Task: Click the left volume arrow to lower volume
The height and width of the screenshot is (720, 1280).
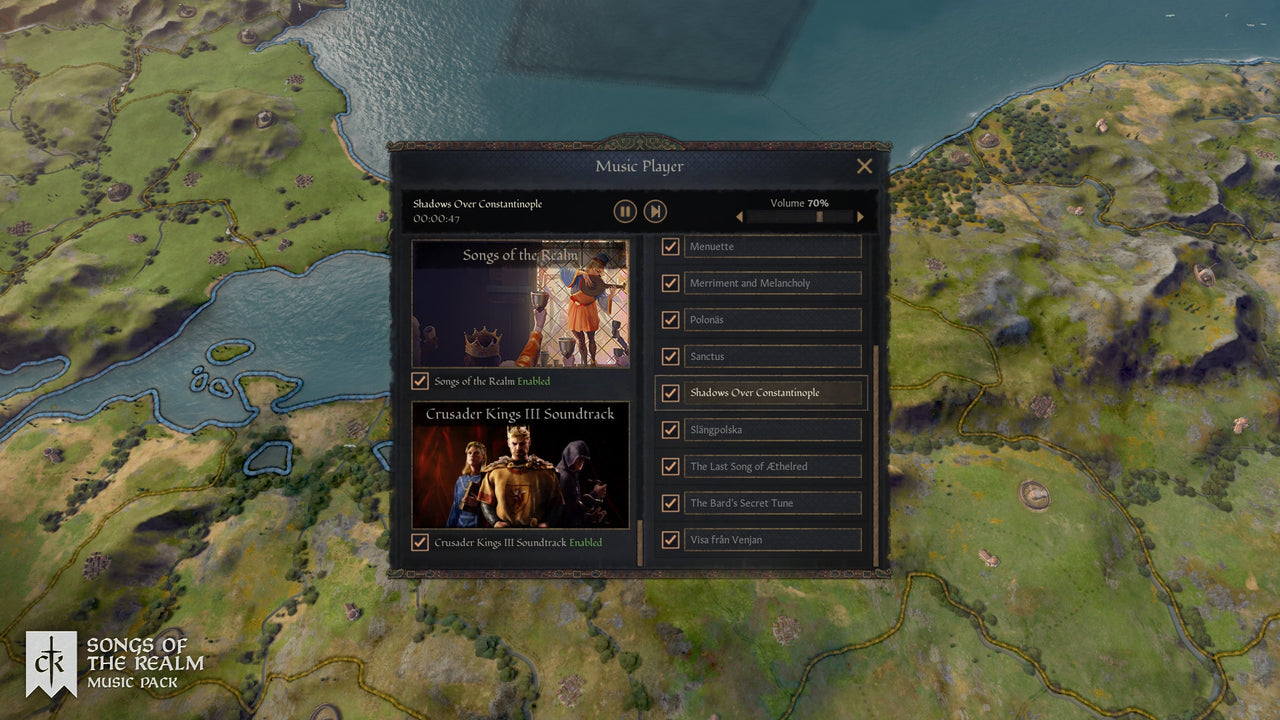Action: coord(740,216)
